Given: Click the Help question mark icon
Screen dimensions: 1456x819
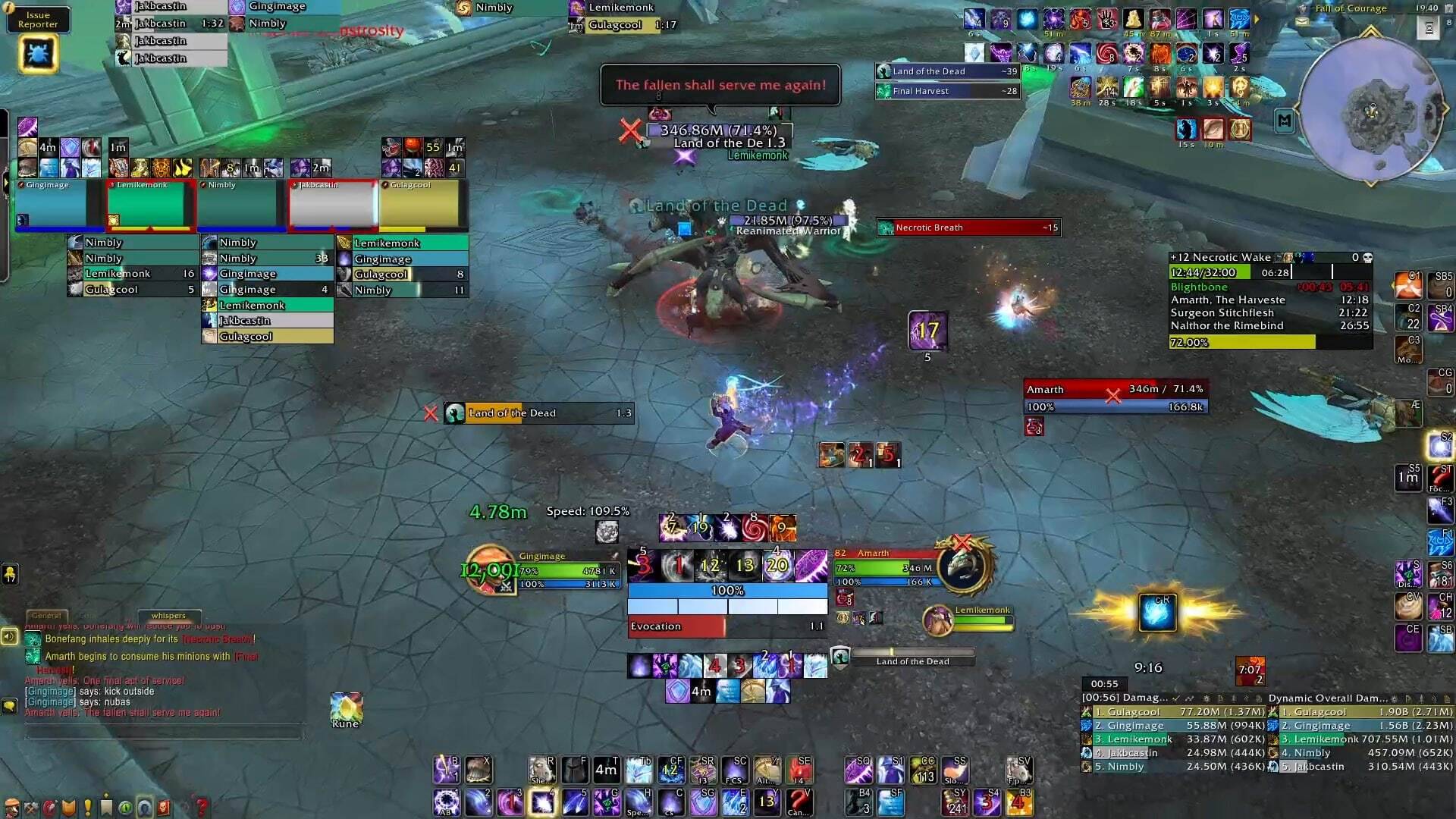Looking at the screenshot, I should coord(202,806).
